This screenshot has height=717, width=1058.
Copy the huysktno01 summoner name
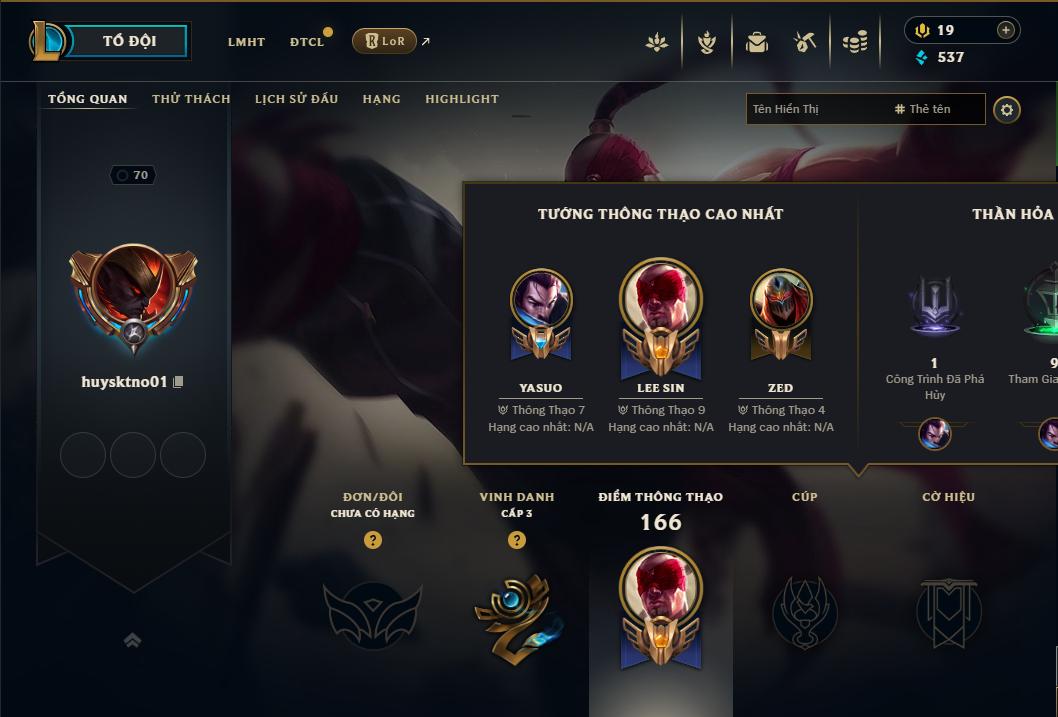click(179, 382)
